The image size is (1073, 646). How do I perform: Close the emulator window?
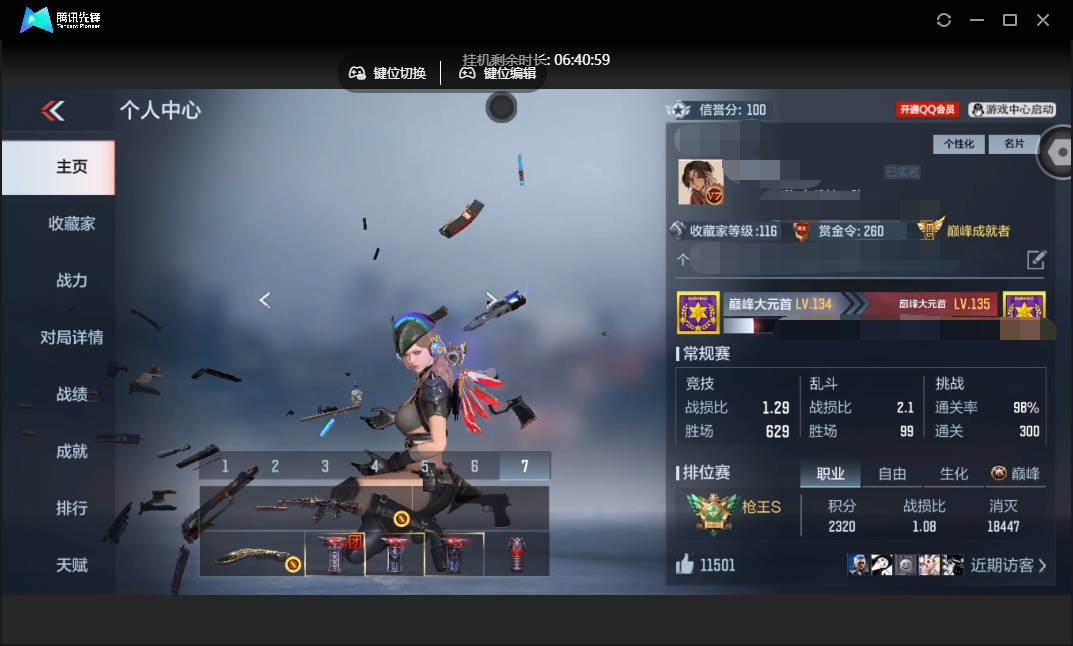coord(1043,20)
